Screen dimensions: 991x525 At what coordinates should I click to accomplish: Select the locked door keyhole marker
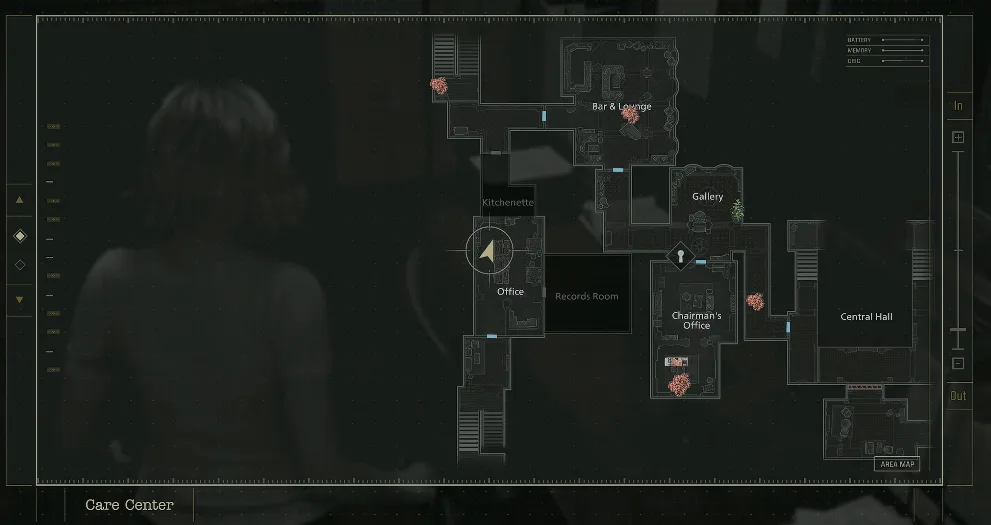[x=680, y=257]
